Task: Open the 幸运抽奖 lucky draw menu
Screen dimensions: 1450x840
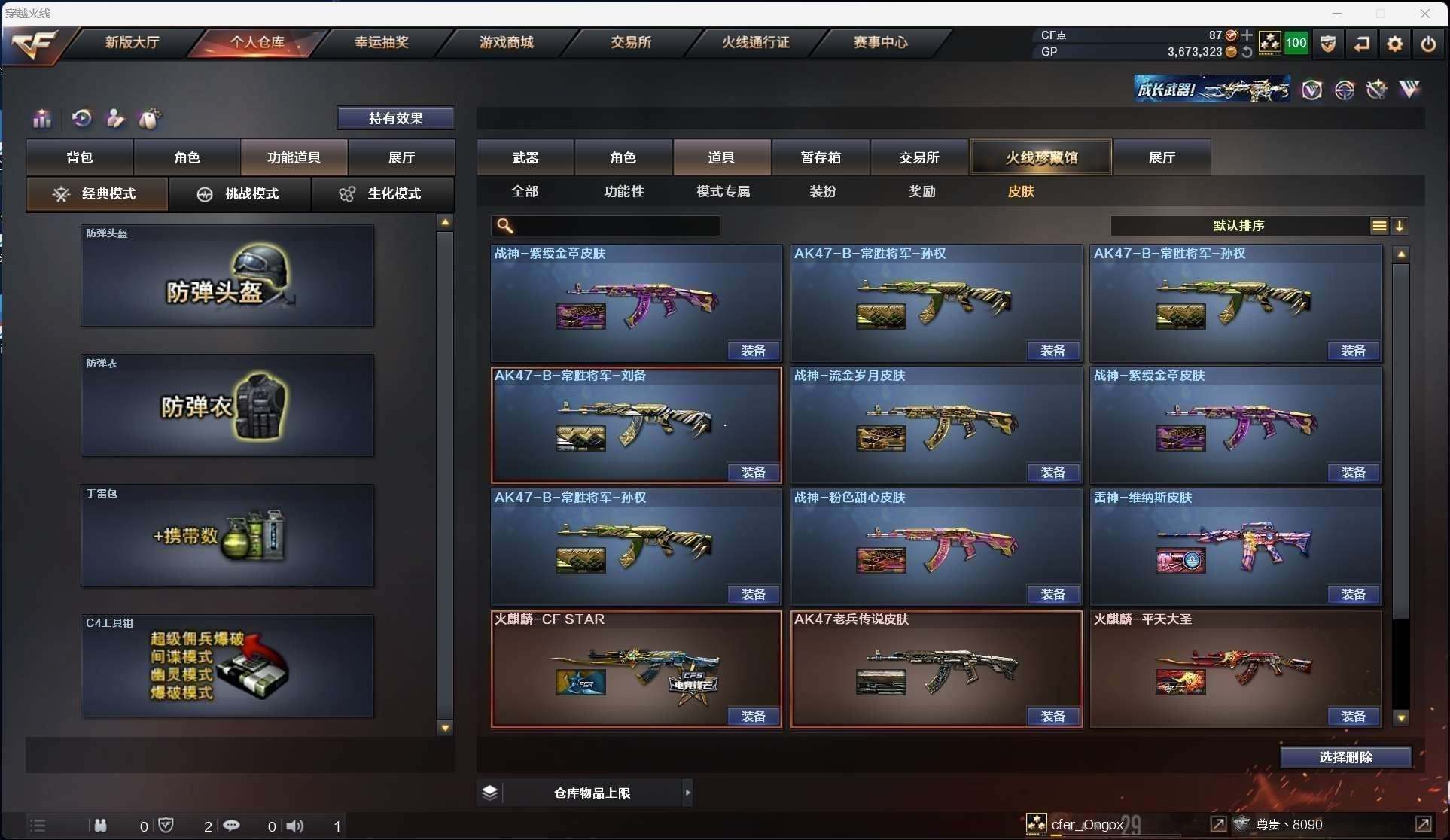Action: click(x=382, y=42)
